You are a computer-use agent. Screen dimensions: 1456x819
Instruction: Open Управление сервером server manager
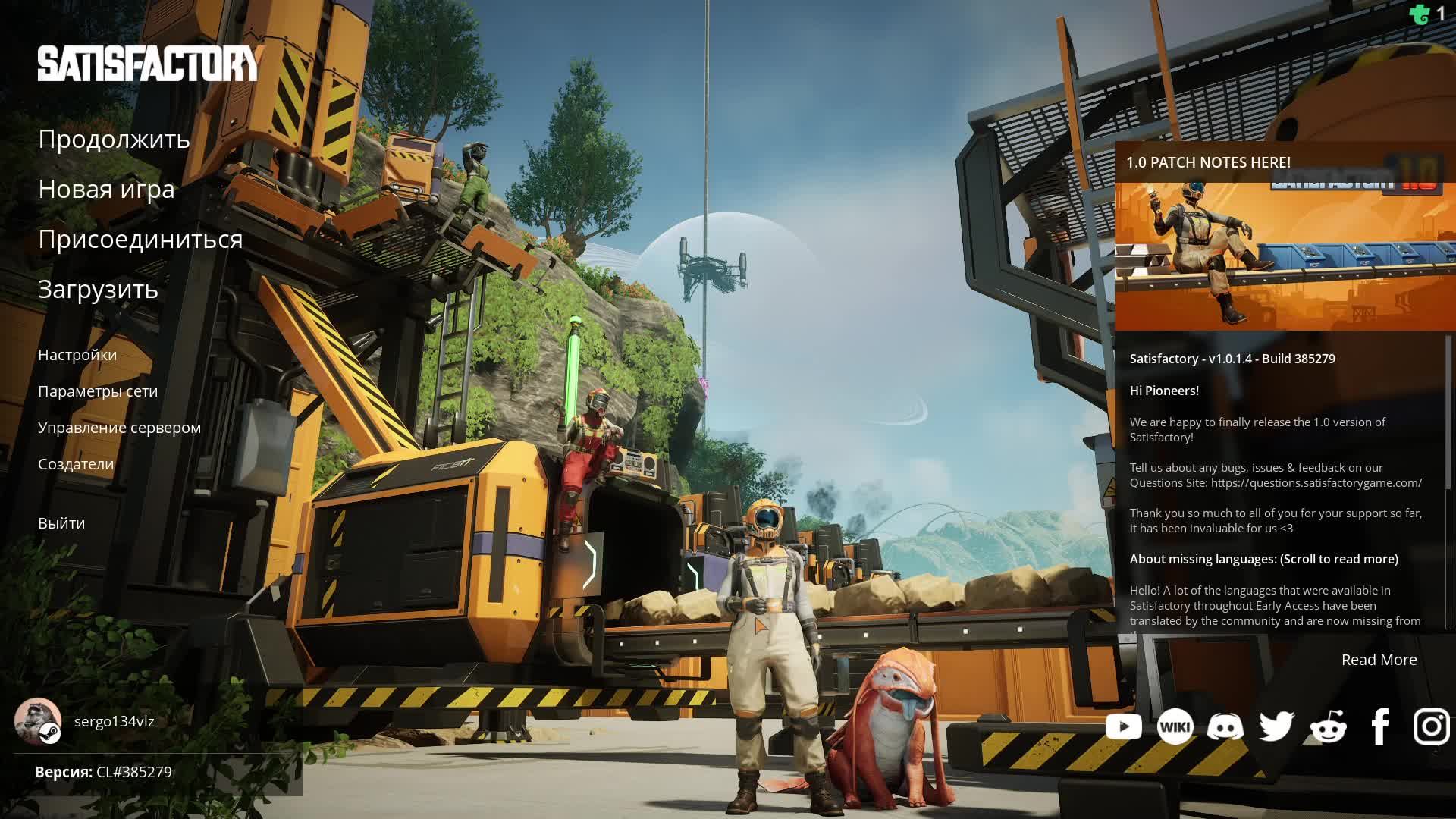[x=119, y=428]
